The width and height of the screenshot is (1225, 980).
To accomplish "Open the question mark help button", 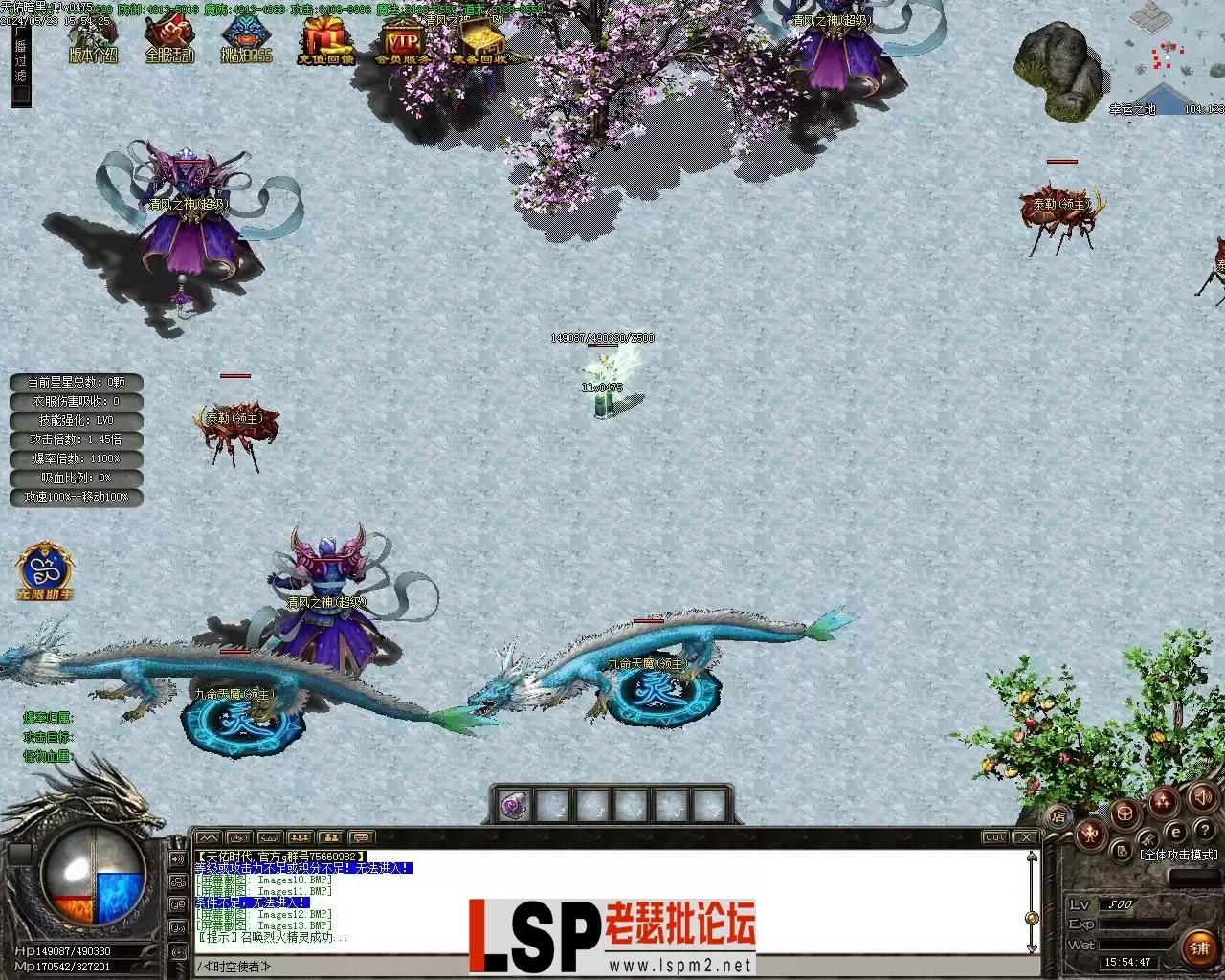I will click(x=1204, y=830).
